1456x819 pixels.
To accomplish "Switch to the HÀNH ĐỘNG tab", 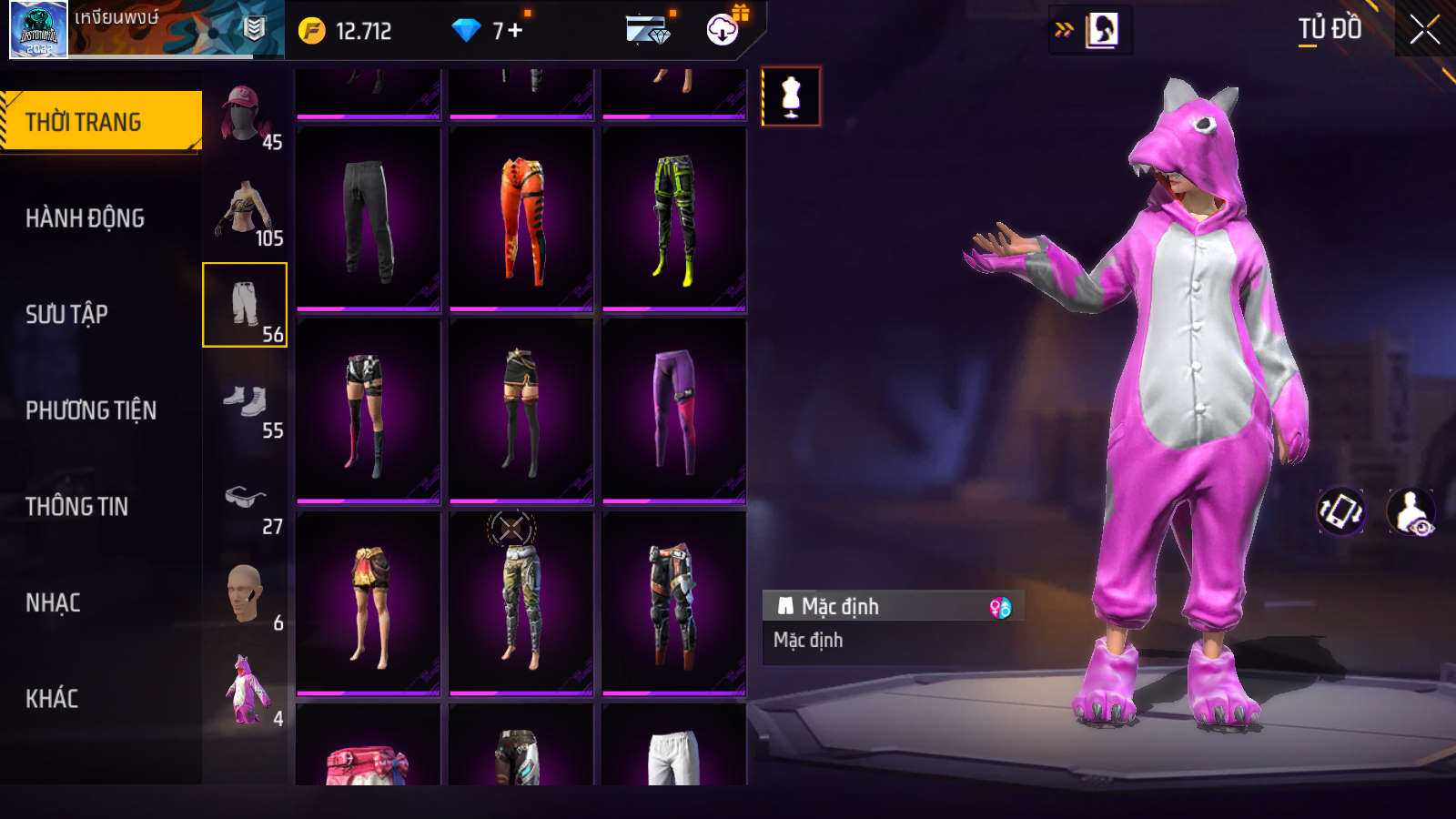I will tap(85, 218).
